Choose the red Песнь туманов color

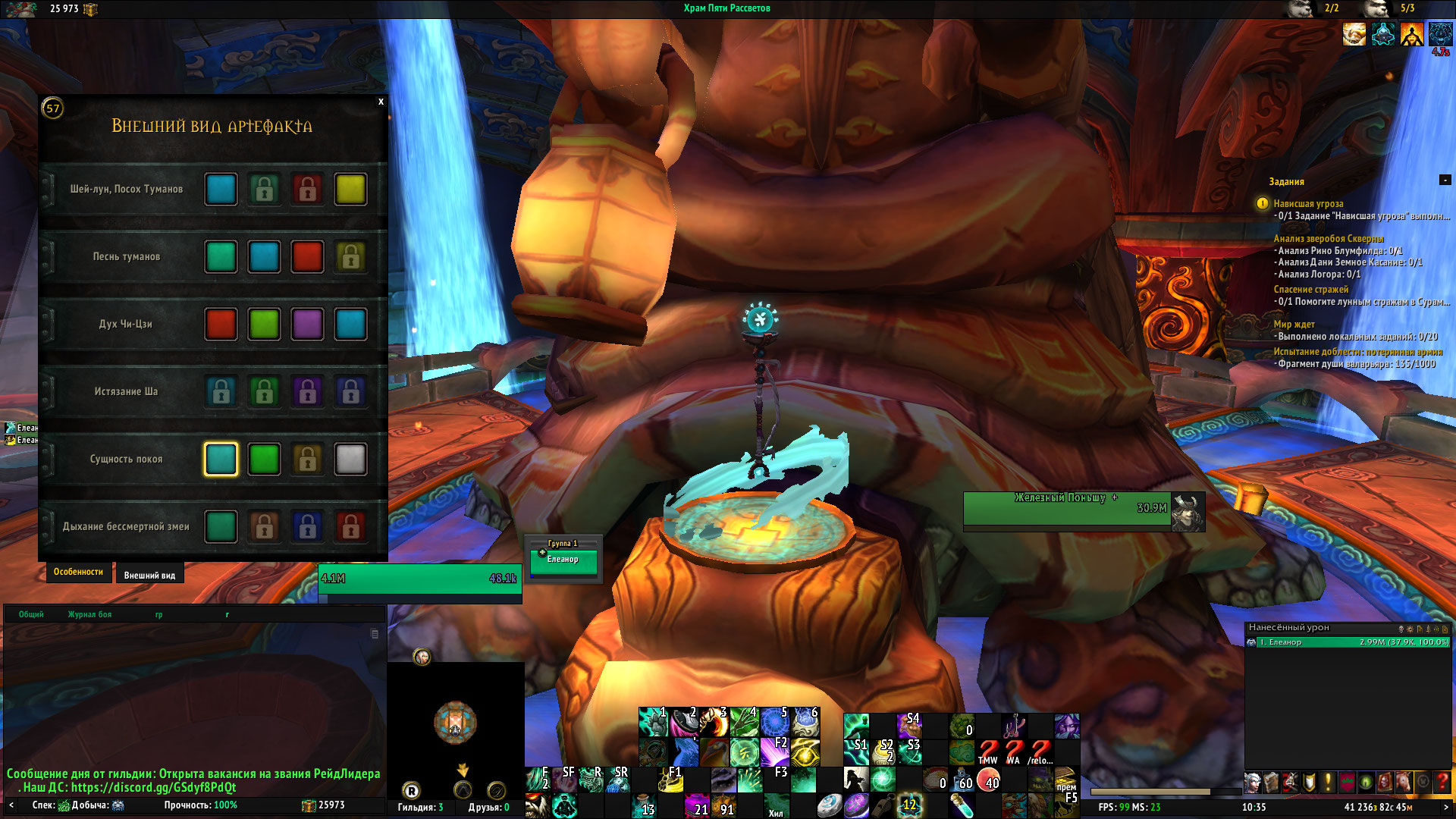pyautogui.click(x=307, y=257)
